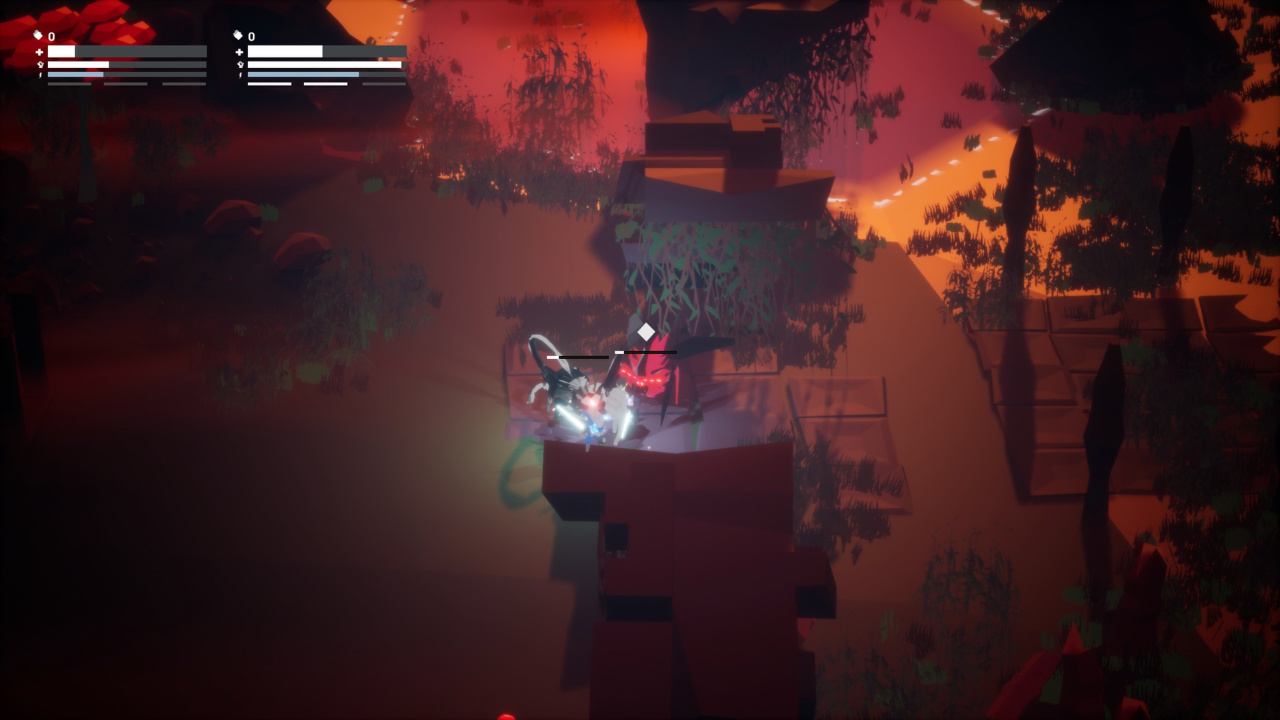Screen dimensions: 1280x720
Task: Click the diamond currency icon on player one's HUD
Action: click(38, 35)
